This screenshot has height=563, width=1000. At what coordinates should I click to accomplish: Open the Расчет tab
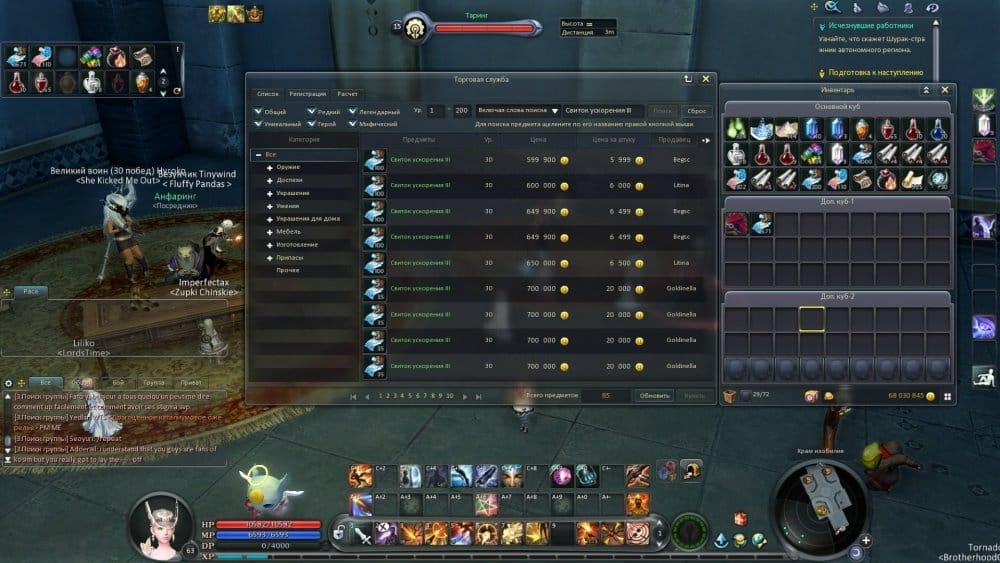347,93
